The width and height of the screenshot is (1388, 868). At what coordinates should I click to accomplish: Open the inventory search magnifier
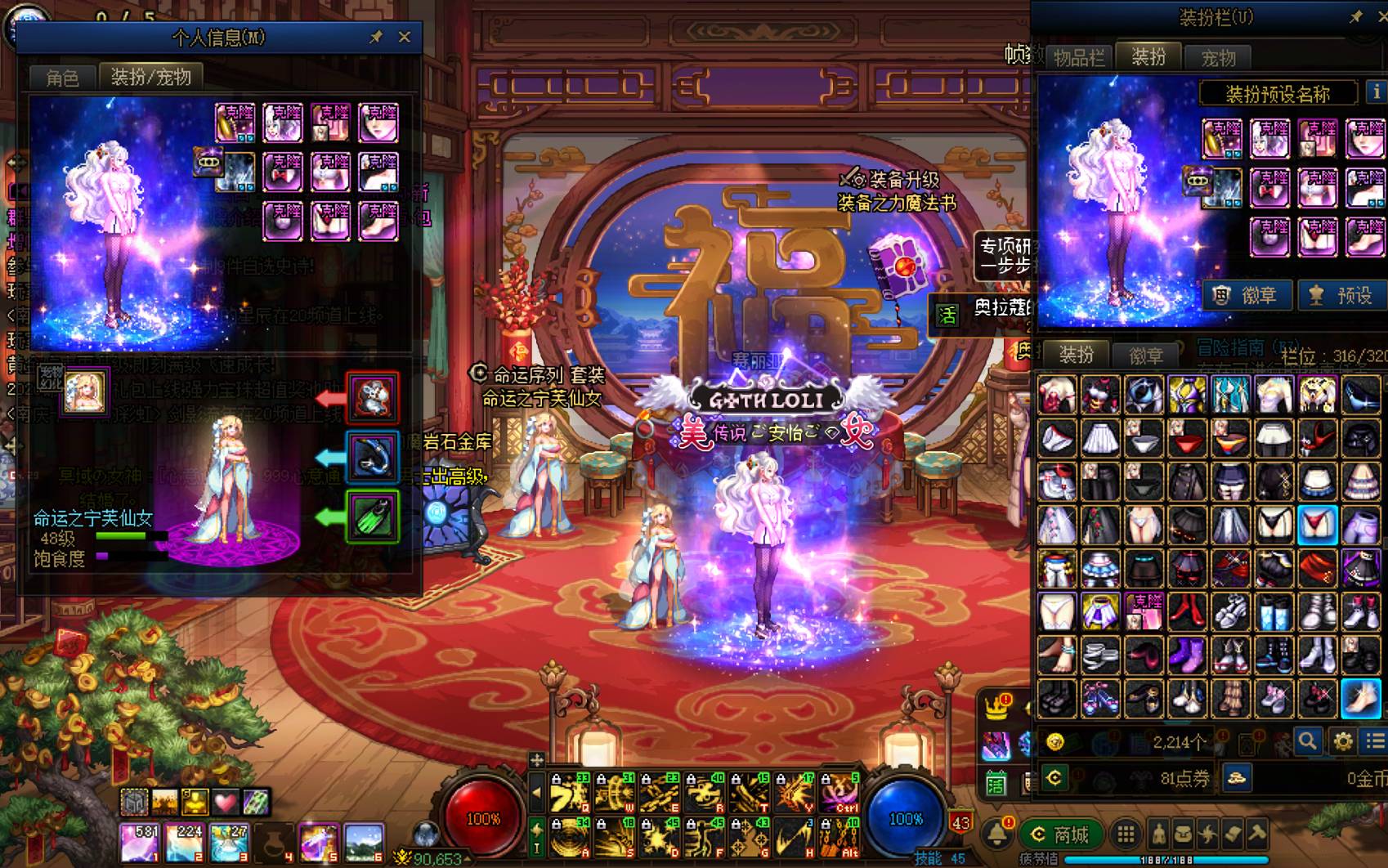pos(1307,741)
